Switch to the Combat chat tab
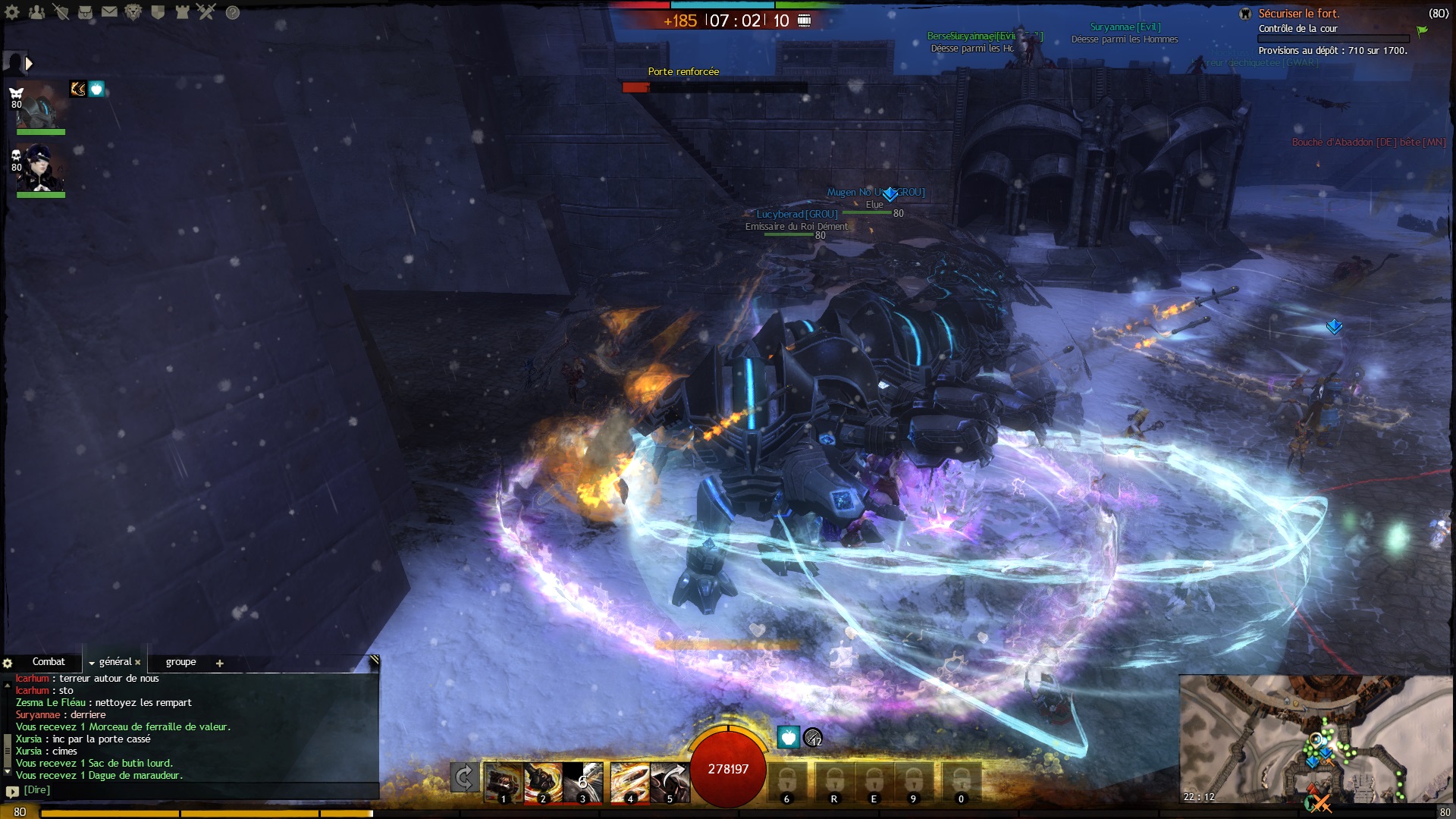This screenshot has height=819, width=1456. (49, 662)
